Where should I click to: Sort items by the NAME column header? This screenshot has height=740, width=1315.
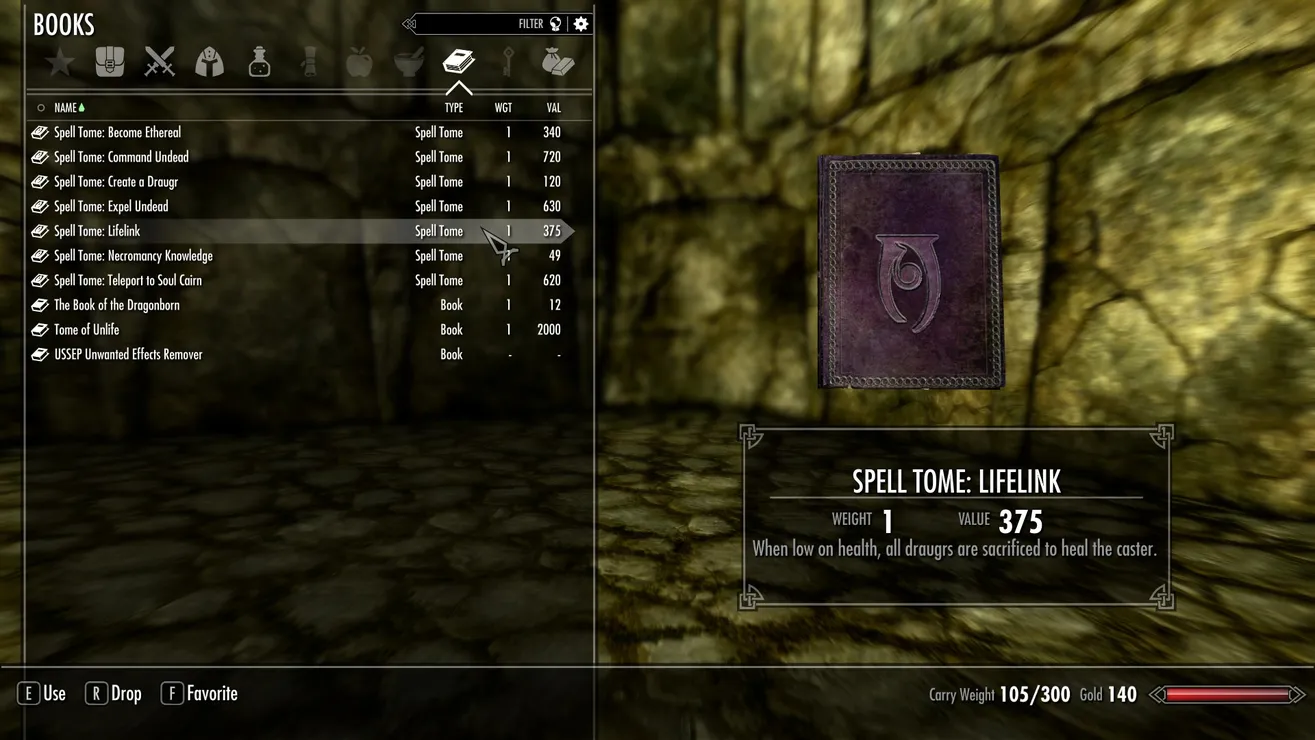click(66, 108)
